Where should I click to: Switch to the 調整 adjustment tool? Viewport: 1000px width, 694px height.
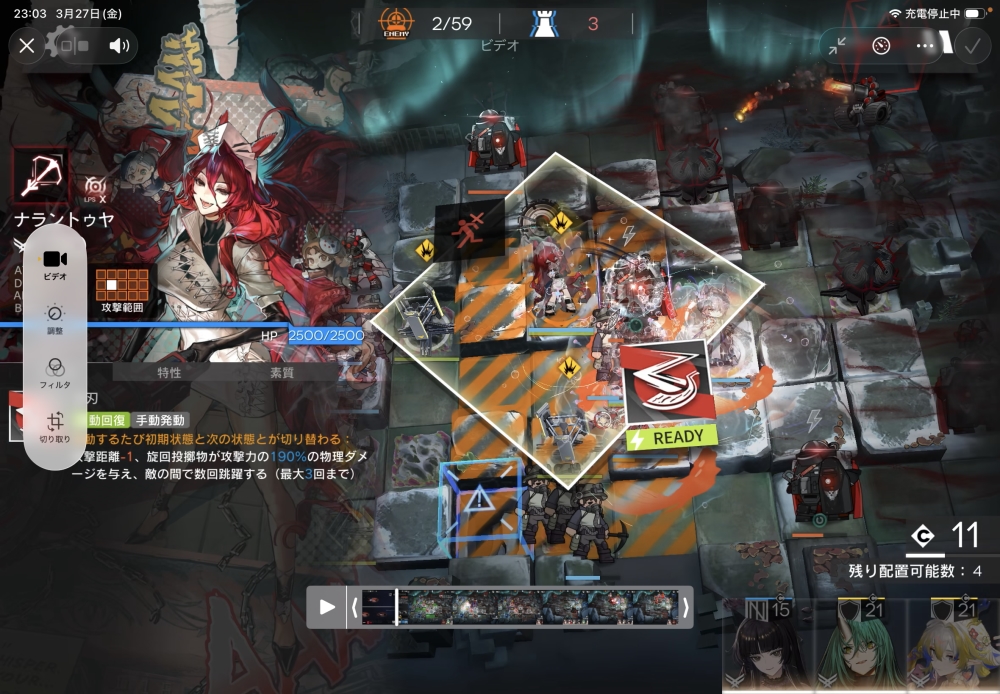click(55, 318)
